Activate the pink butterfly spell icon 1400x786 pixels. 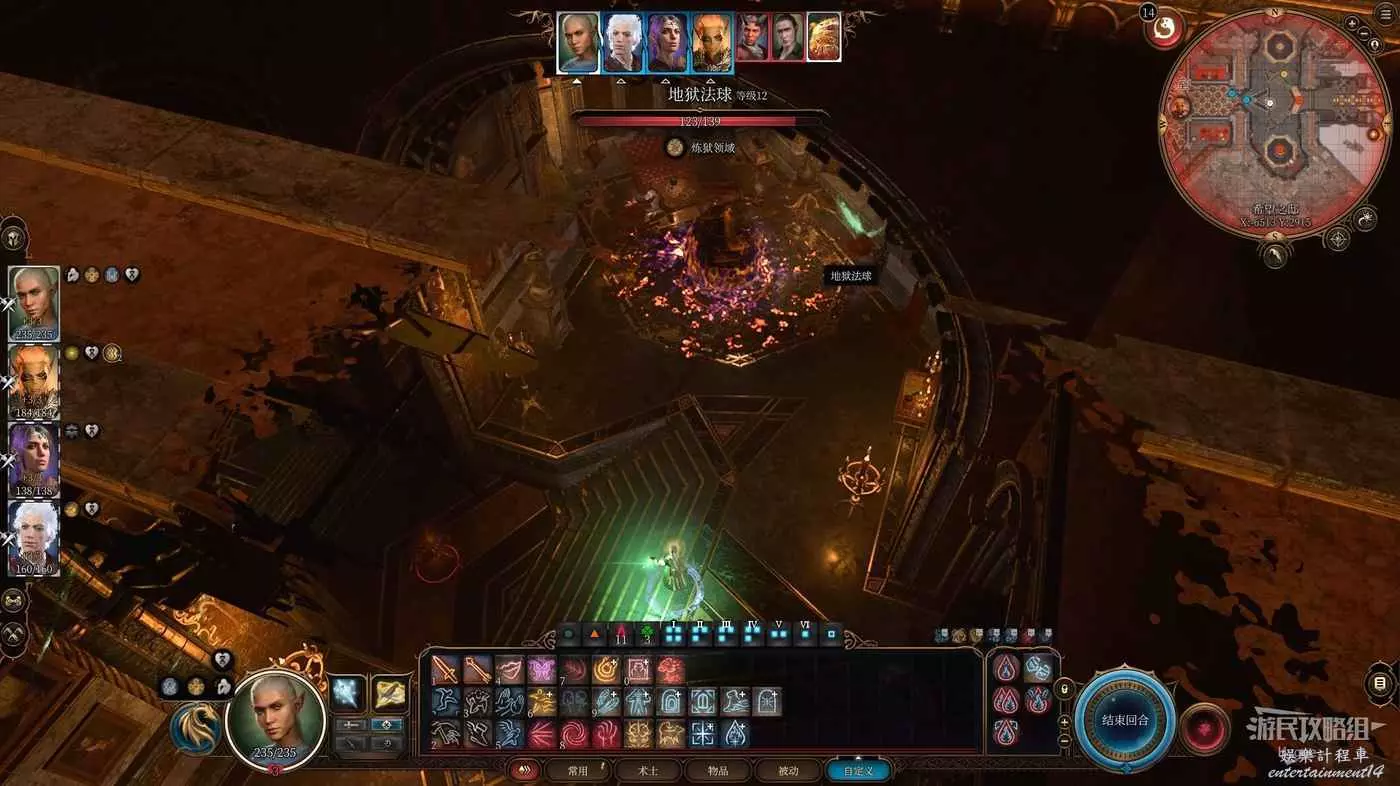(541, 670)
